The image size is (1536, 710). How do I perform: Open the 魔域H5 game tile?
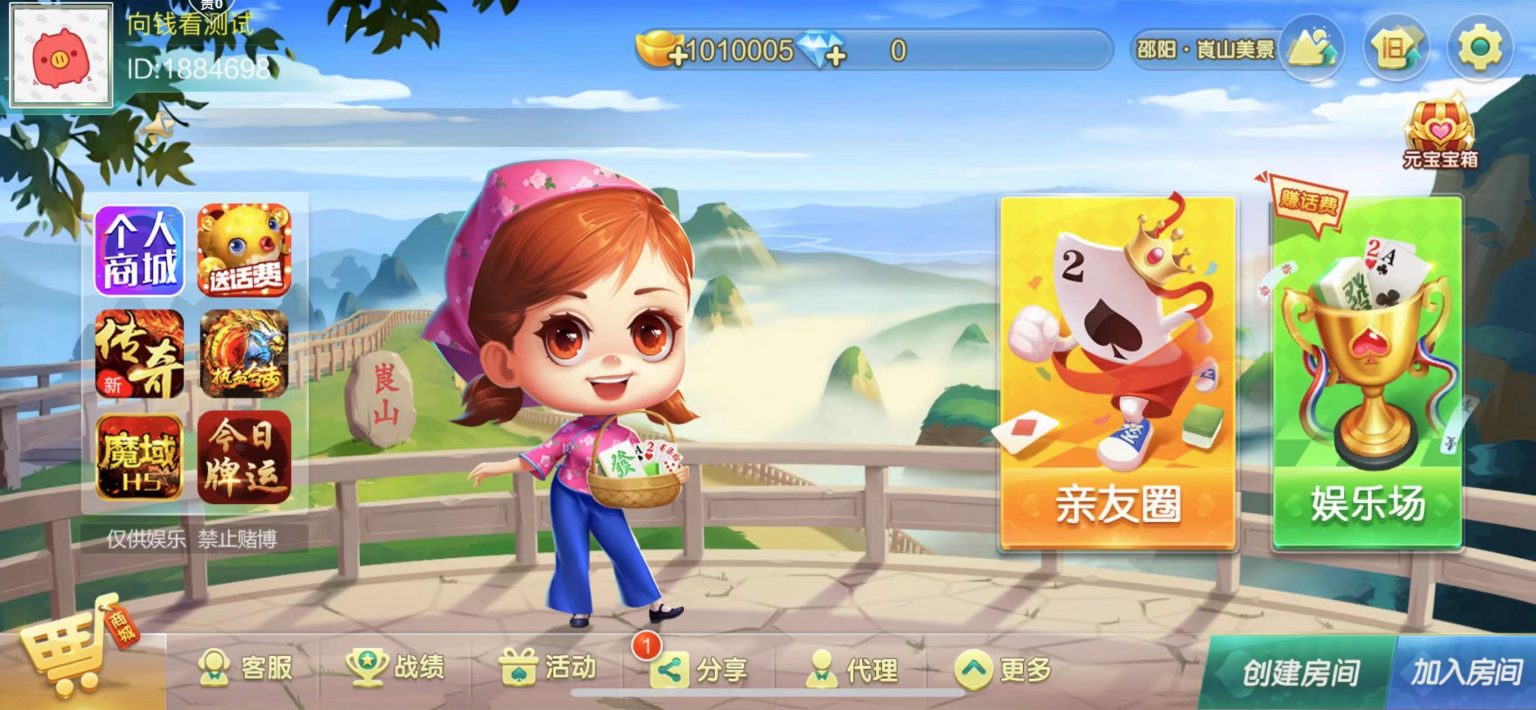coord(140,457)
